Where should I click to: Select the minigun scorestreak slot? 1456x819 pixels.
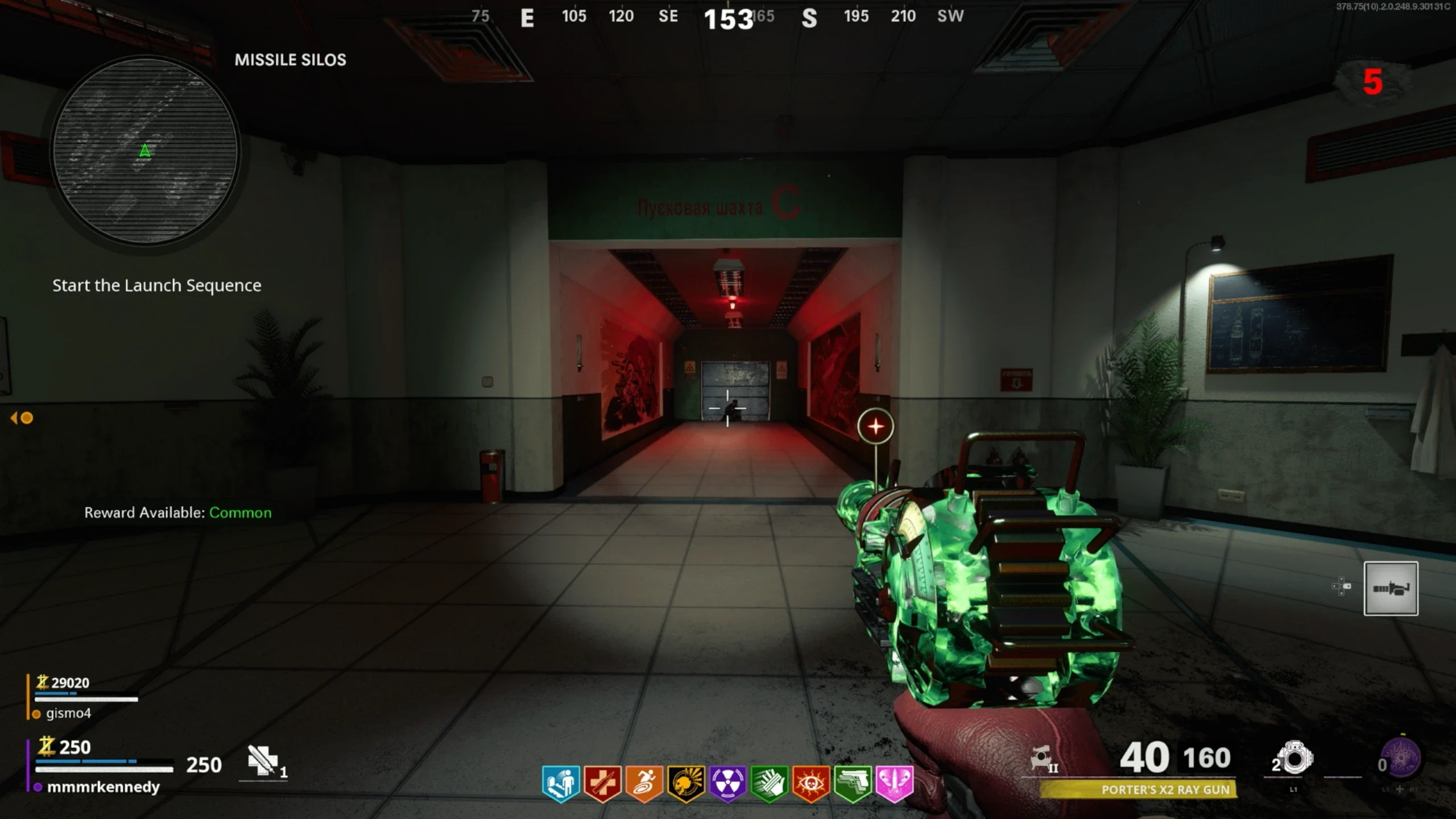coord(1391,588)
